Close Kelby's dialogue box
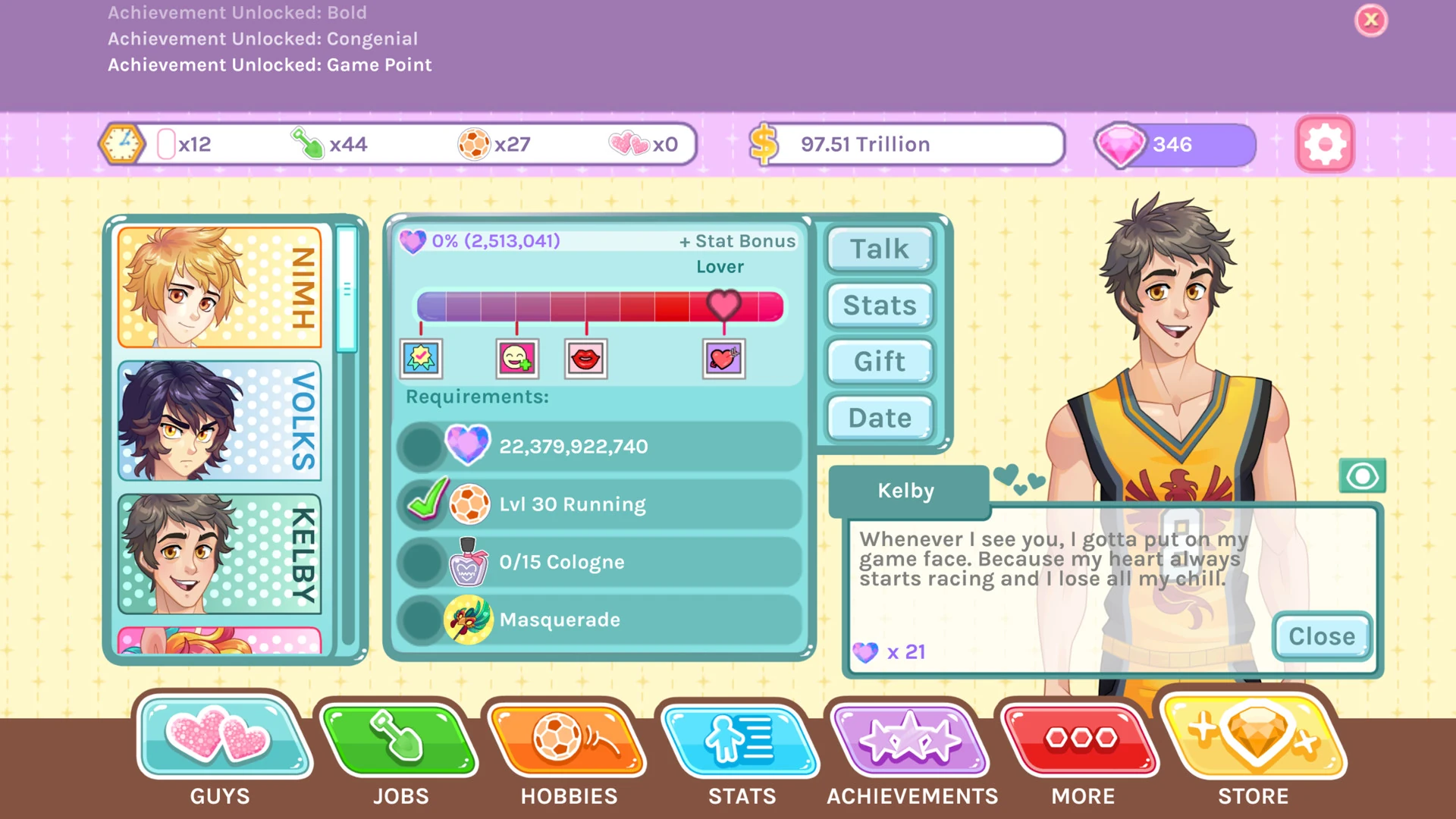This screenshot has height=819, width=1456. (x=1321, y=636)
